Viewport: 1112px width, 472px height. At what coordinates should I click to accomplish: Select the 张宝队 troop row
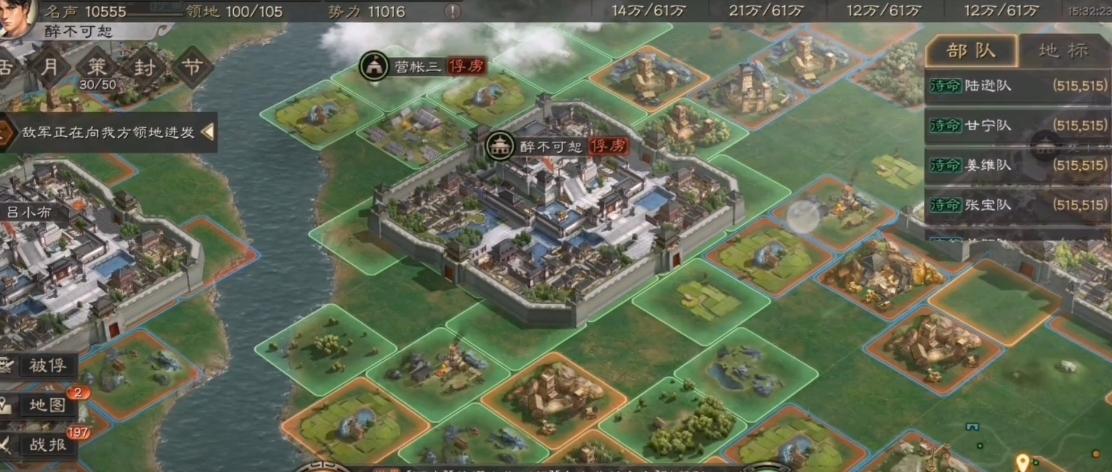[1015, 205]
